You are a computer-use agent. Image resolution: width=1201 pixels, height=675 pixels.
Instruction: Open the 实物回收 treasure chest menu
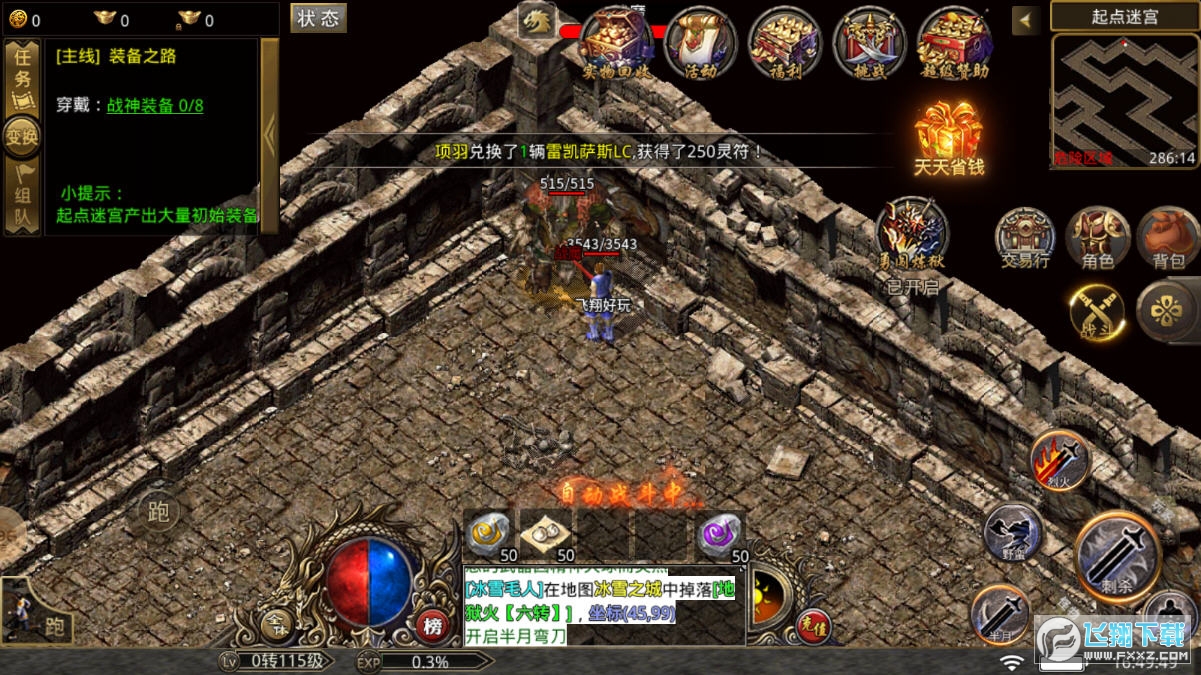pyautogui.click(x=616, y=40)
